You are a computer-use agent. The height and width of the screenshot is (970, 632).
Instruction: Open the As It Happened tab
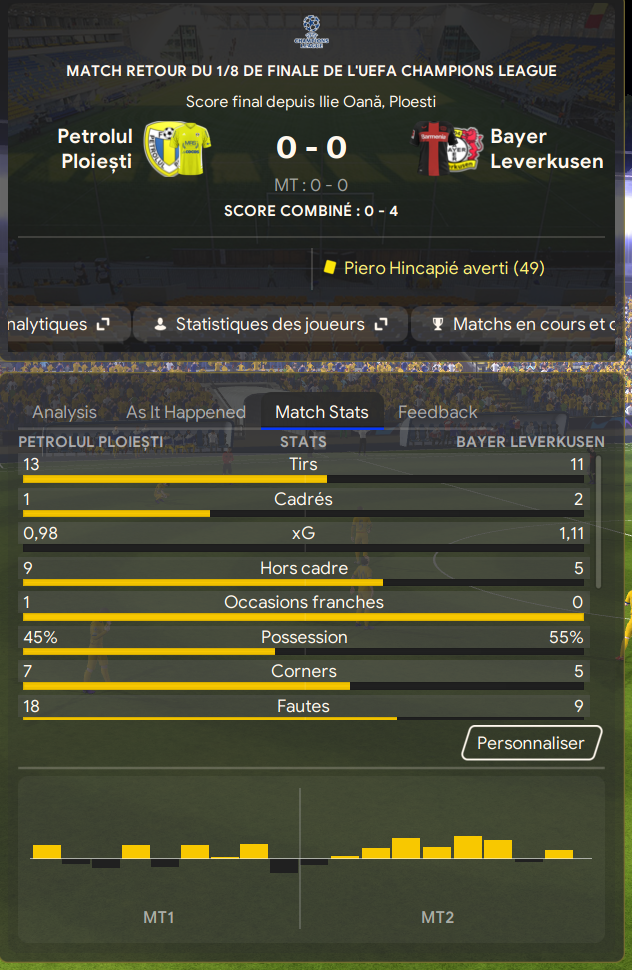click(x=185, y=412)
